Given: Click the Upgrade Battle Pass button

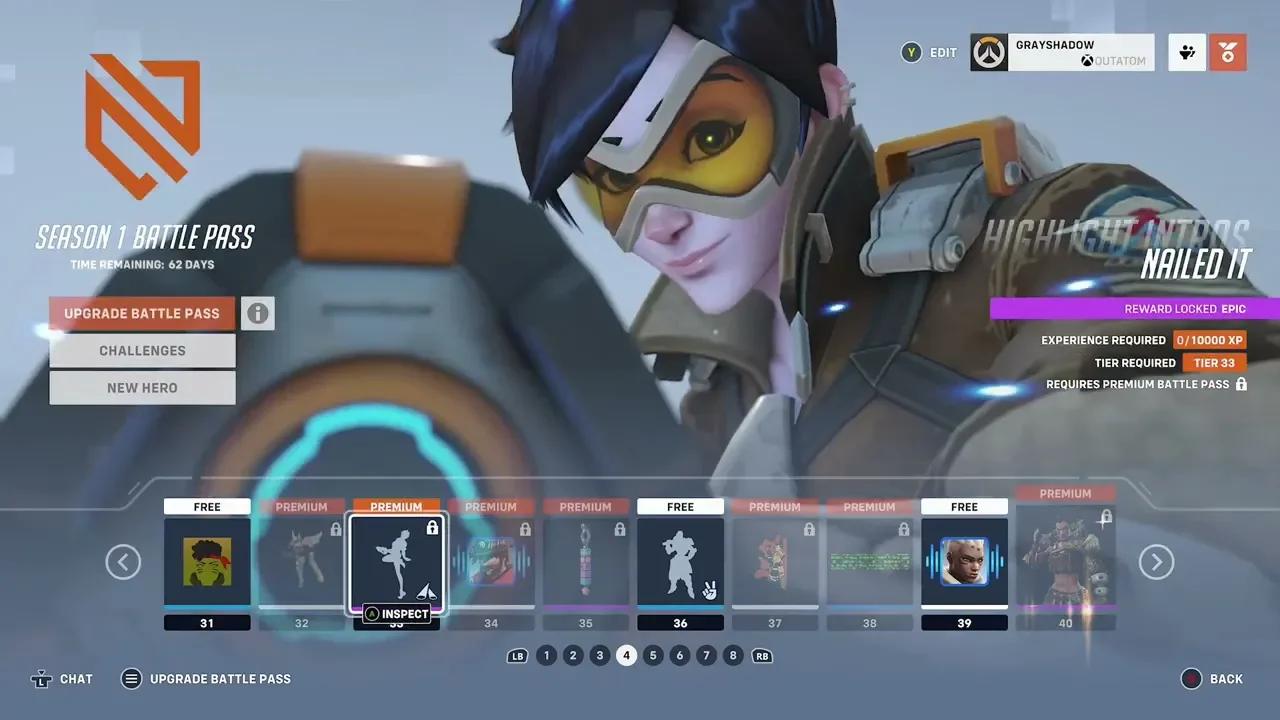Looking at the screenshot, I should click(142, 313).
